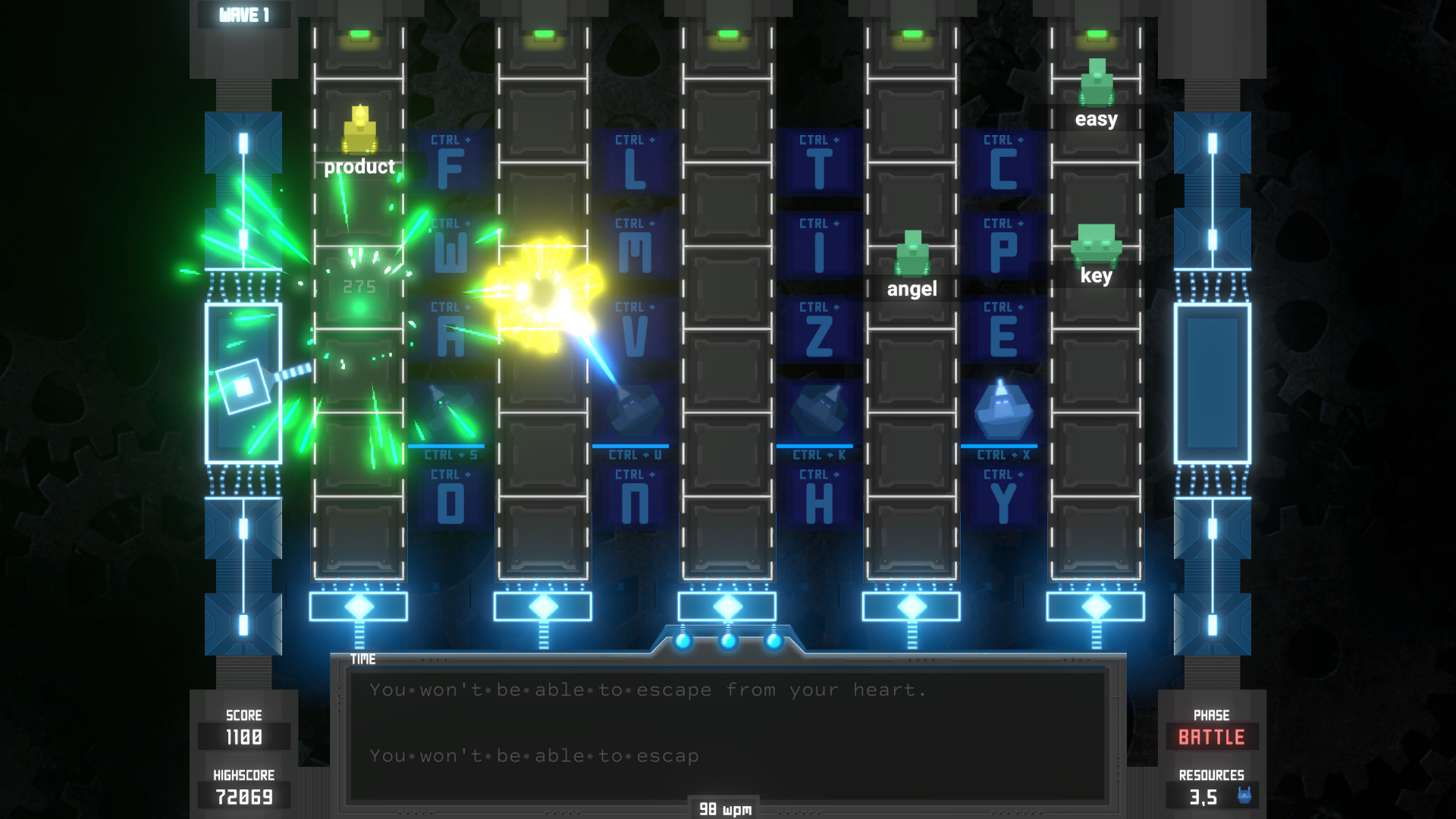This screenshot has height=819, width=1456.
Task: Click the green 'angel' enemy
Action: click(x=912, y=250)
